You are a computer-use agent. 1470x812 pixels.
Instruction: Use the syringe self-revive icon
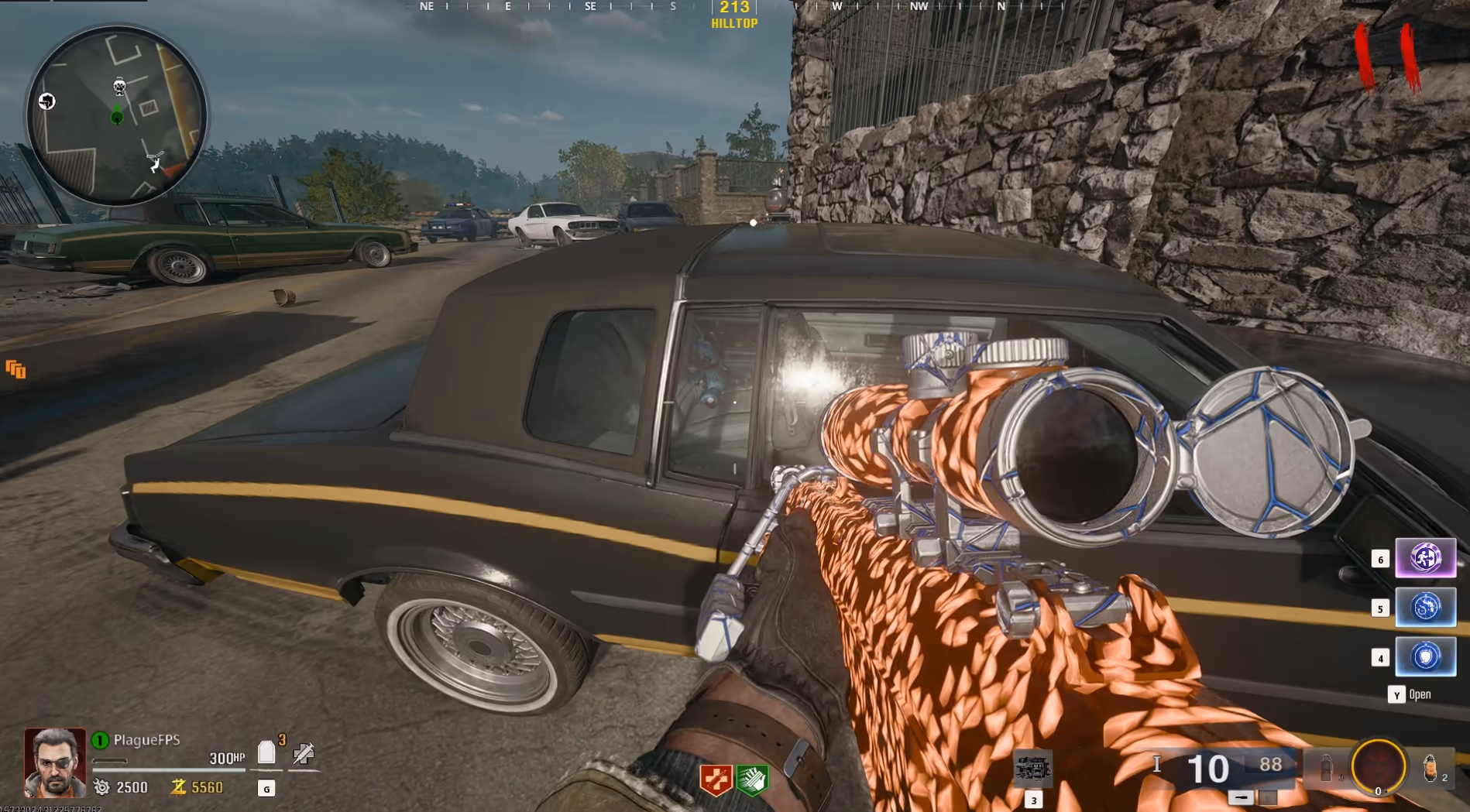click(304, 753)
